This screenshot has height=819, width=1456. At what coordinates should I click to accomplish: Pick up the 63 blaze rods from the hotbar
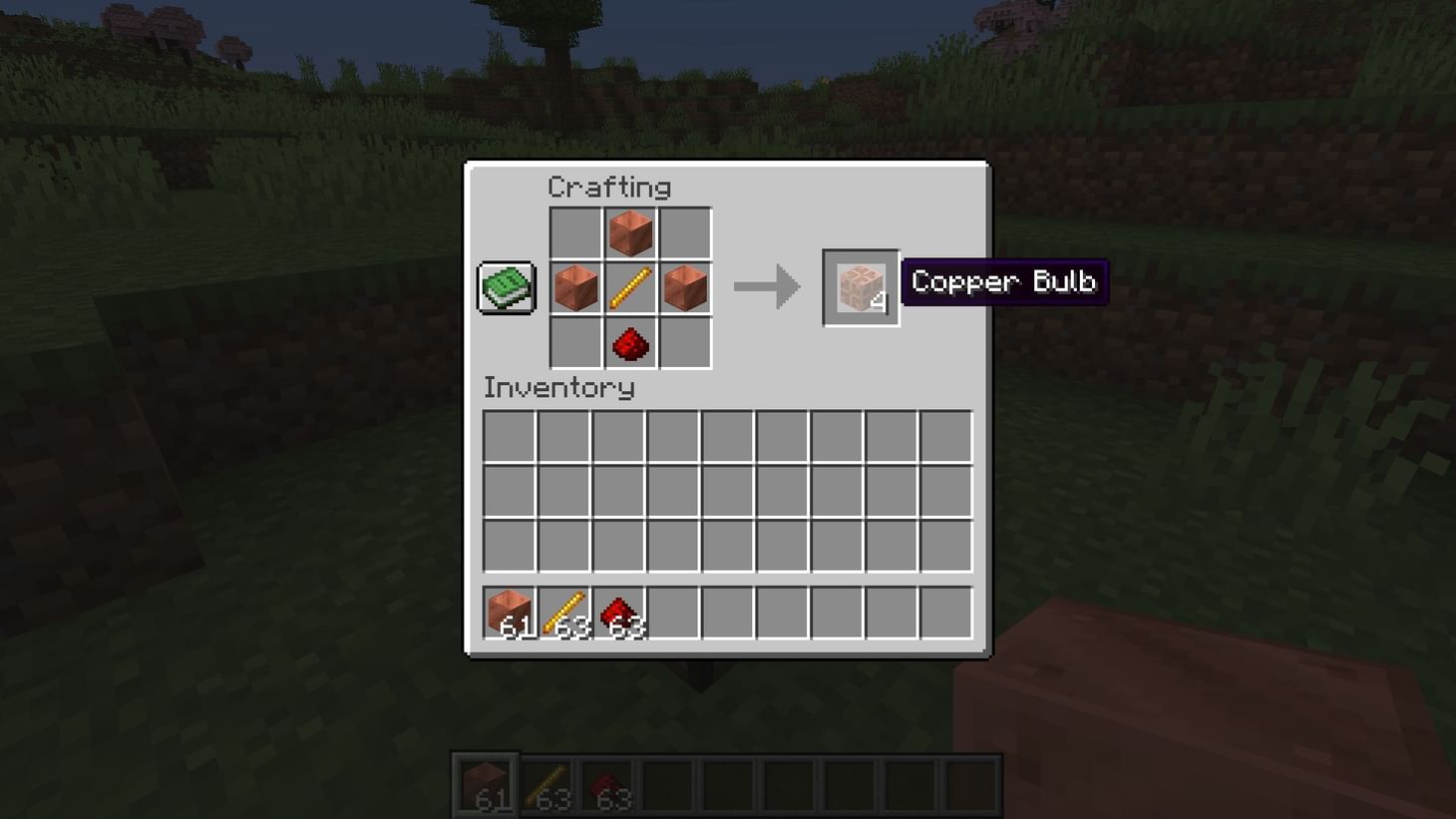(565, 612)
